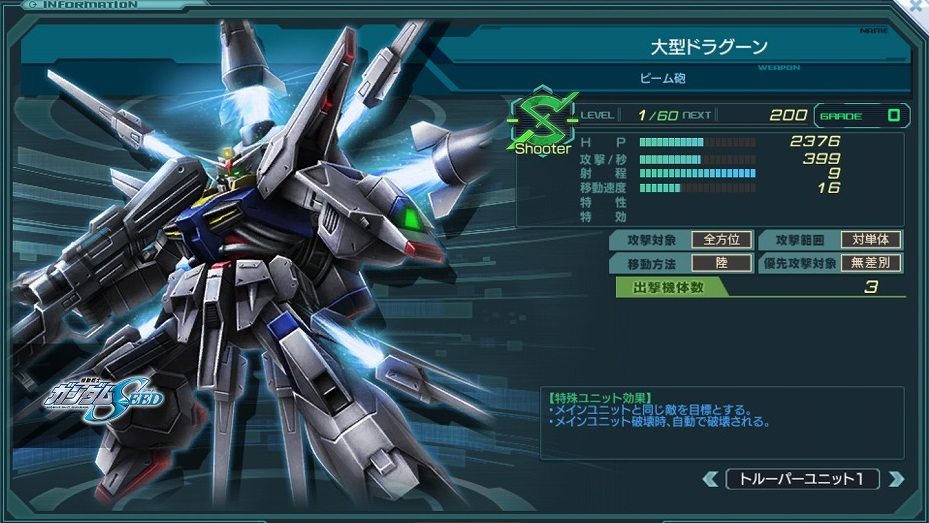Select the トルーパーユニット1 label button
This screenshot has height=523, width=929.
[802, 479]
